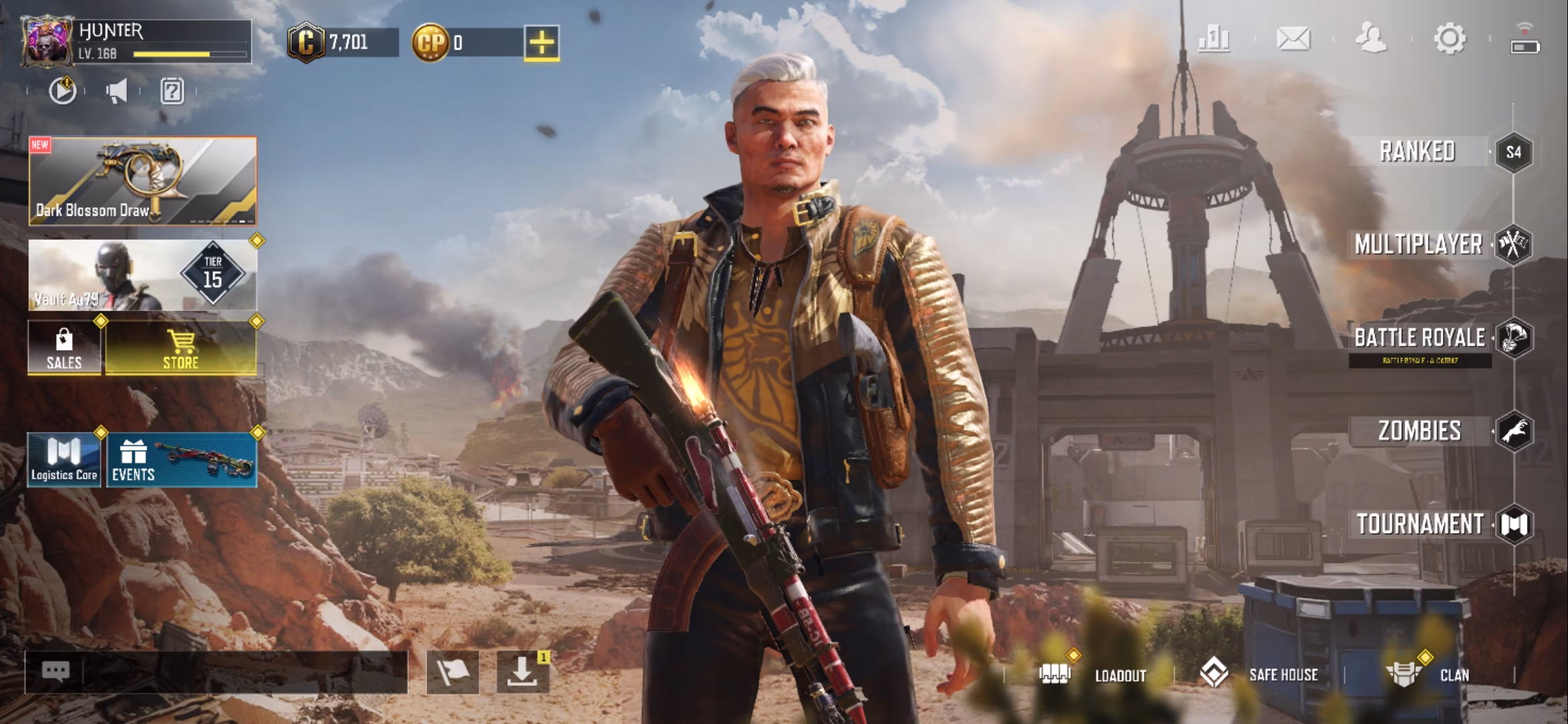Open Logistics Core
The width and height of the screenshot is (1568, 724).
click(64, 460)
